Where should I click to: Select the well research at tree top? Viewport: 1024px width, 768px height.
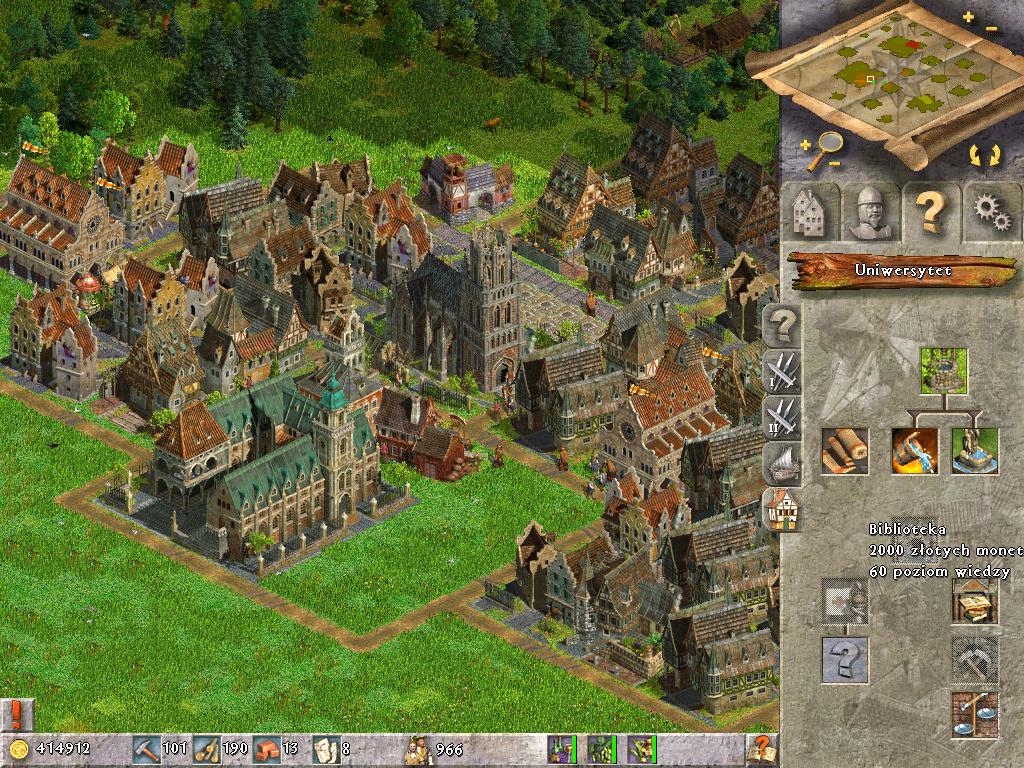click(944, 372)
